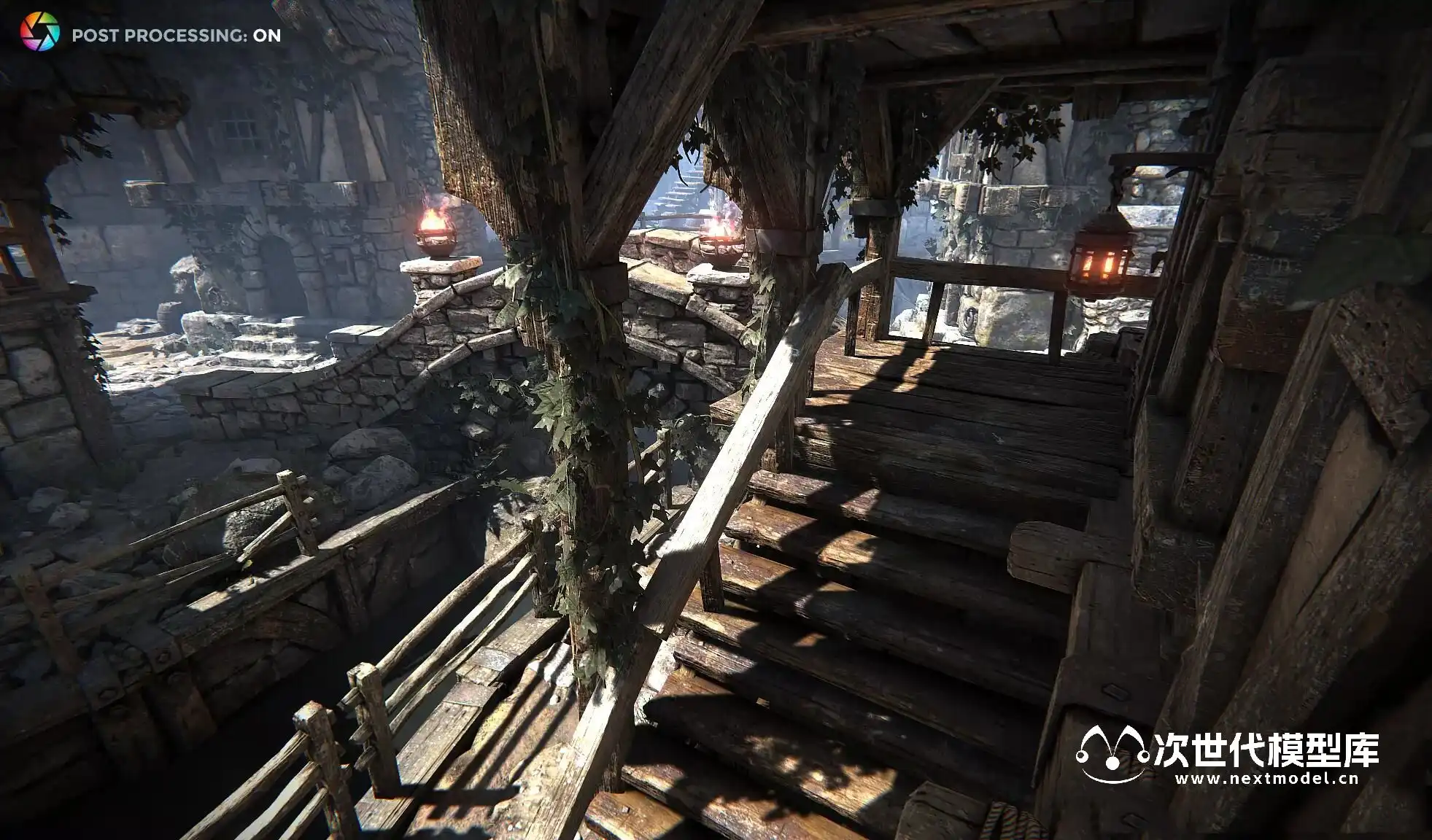Toggle the Post Processing ON label
The width and height of the screenshot is (1432, 840).
[x=176, y=35]
